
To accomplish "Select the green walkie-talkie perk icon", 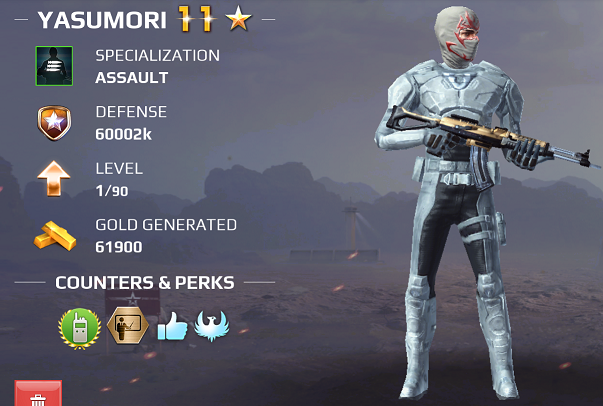I will pyautogui.click(x=78, y=326).
